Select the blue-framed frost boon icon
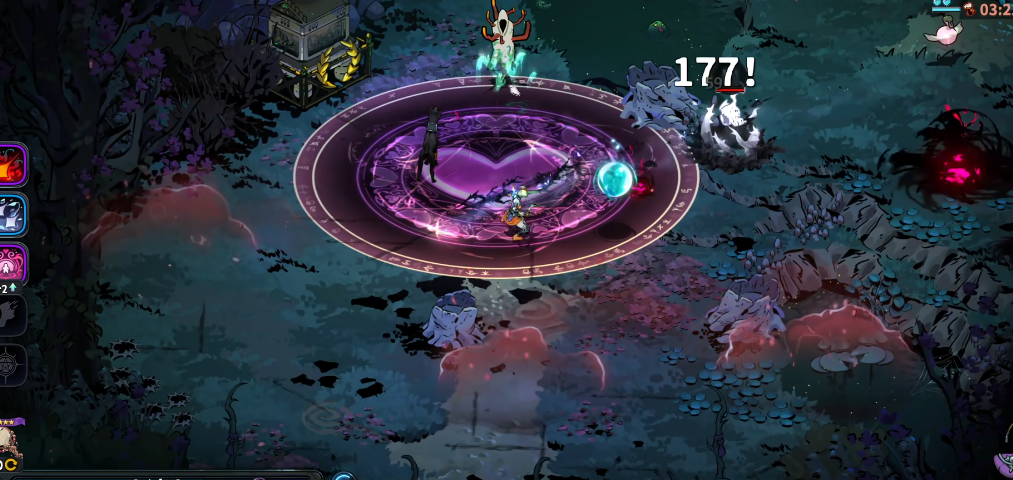 [x=12, y=213]
